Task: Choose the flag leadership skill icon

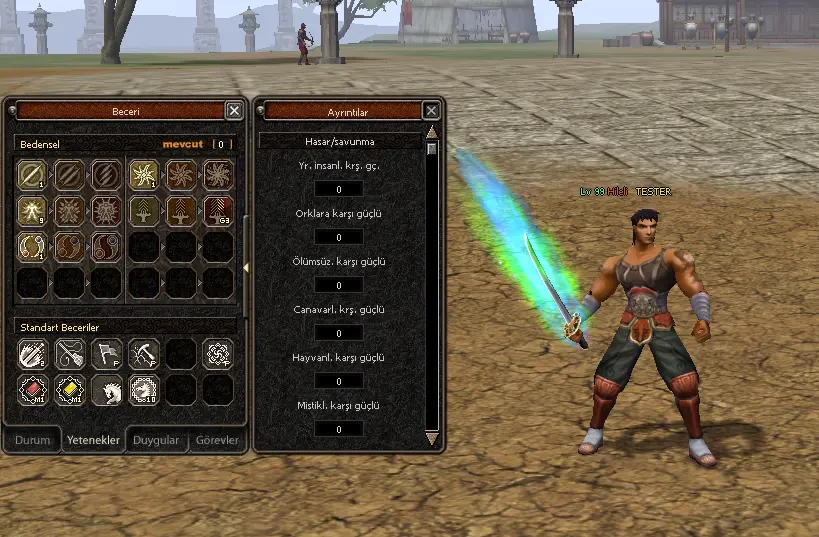Action: click(106, 353)
